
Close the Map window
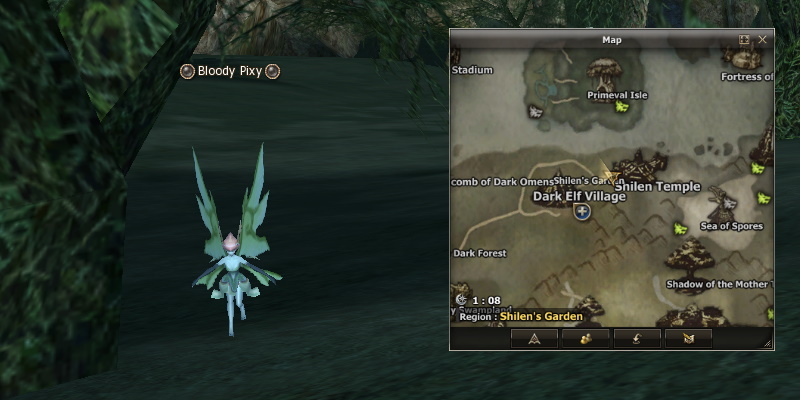(x=763, y=40)
